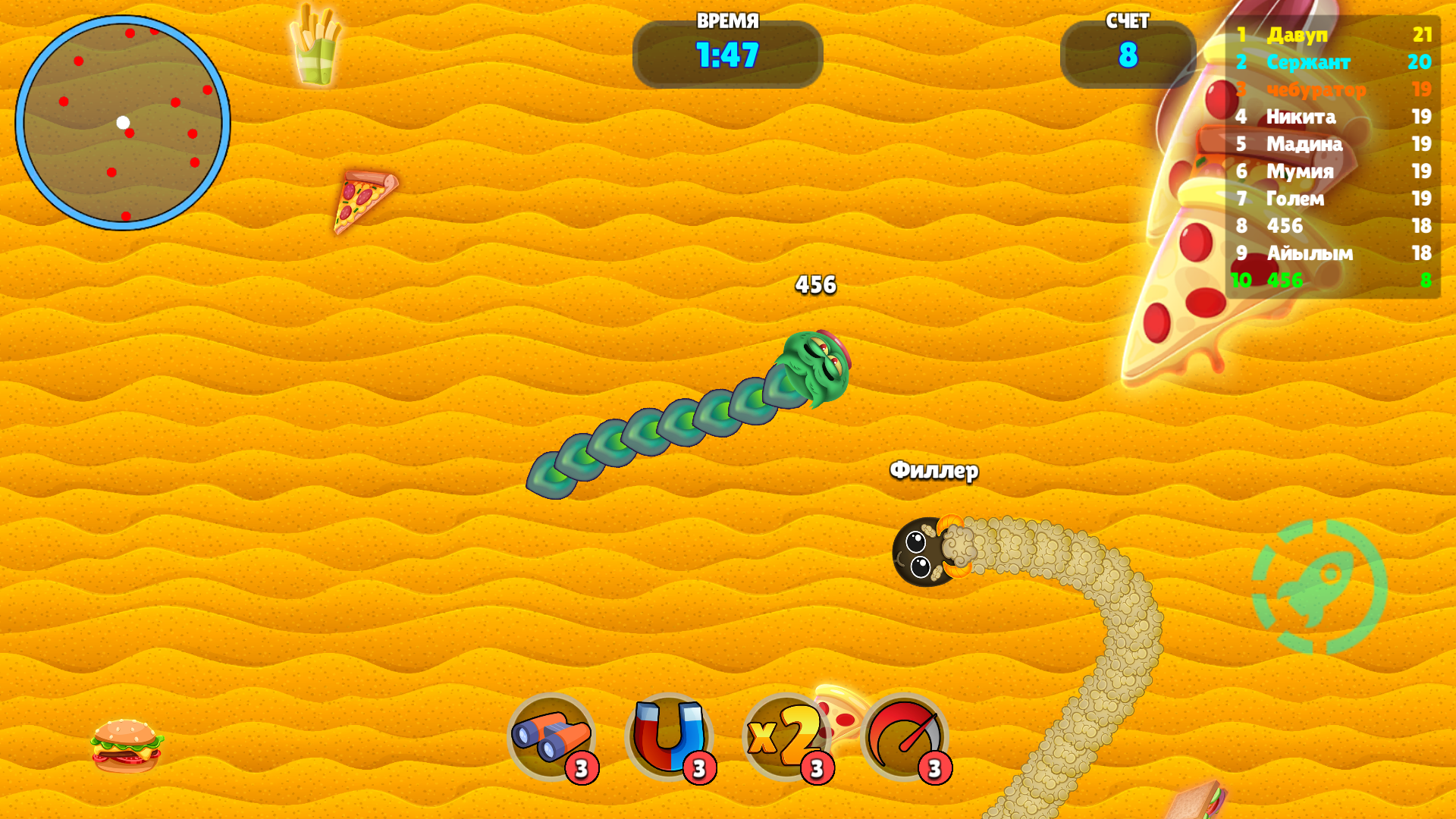Viewport: 1456px width, 819px height.
Task: Click the СЧЕТ score panel
Action: coord(1128,53)
